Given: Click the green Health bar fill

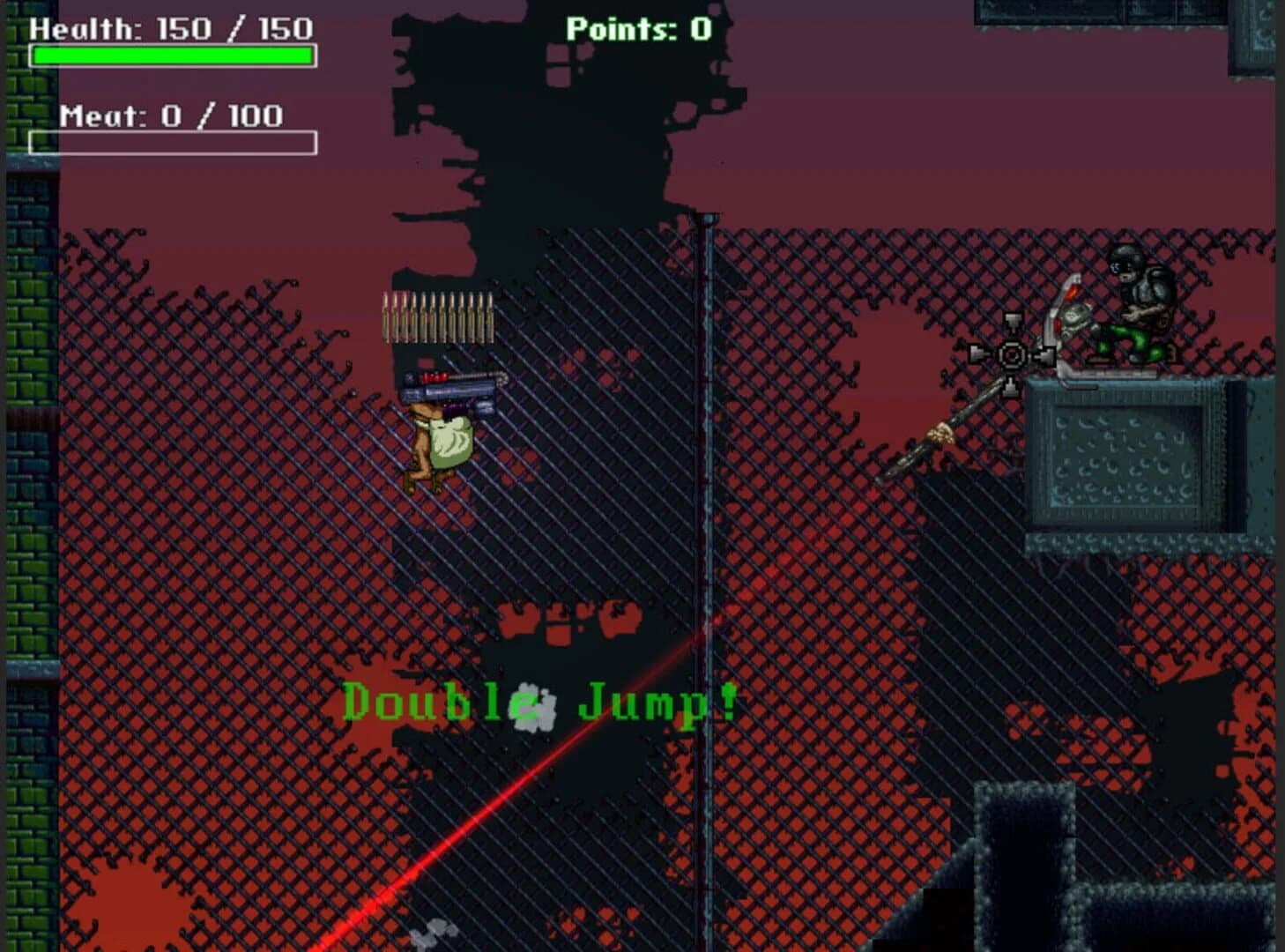Looking at the screenshot, I should click(172, 56).
